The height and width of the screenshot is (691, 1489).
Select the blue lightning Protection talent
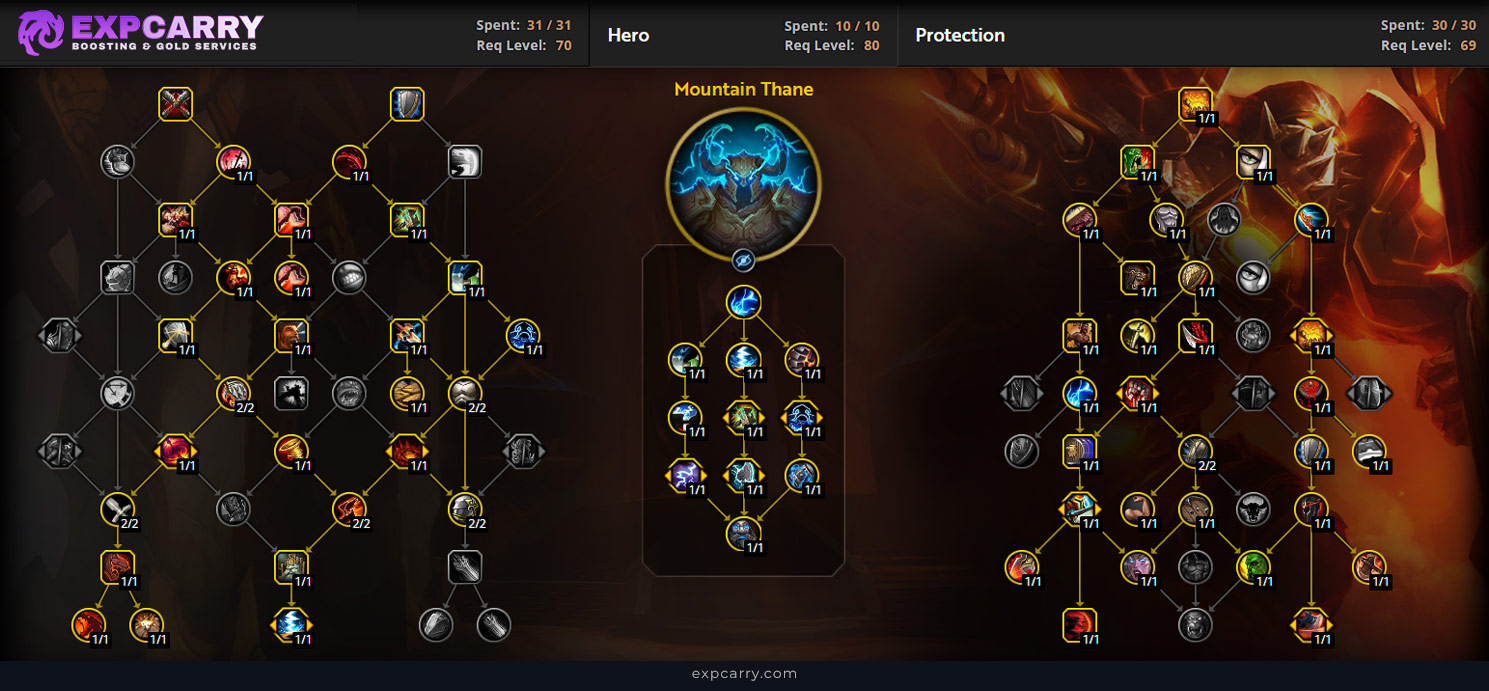point(1080,393)
